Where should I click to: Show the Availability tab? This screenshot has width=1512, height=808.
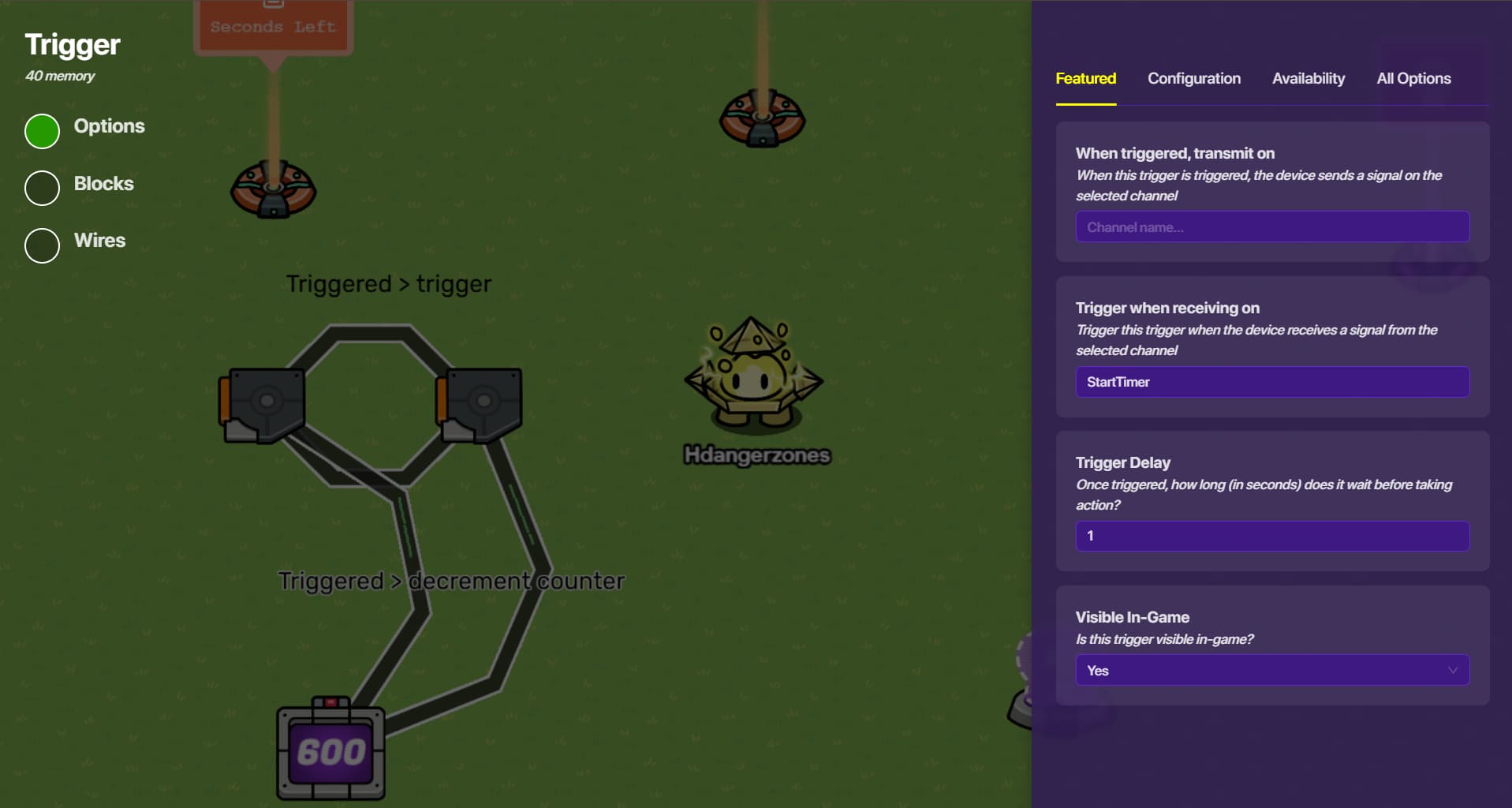pos(1308,79)
